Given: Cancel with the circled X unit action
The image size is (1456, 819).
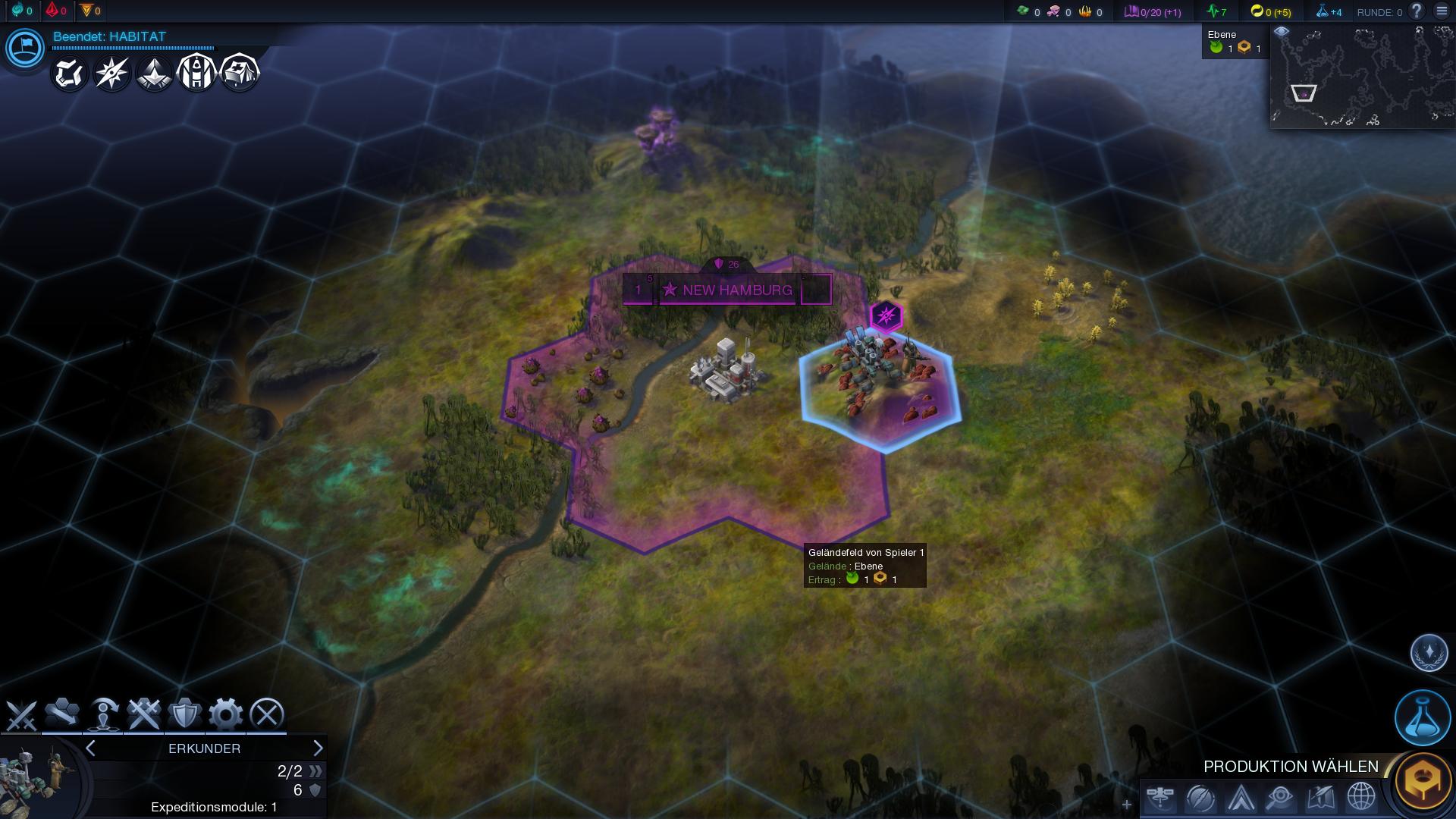Looking at the screenshot, I should [266, 714].
